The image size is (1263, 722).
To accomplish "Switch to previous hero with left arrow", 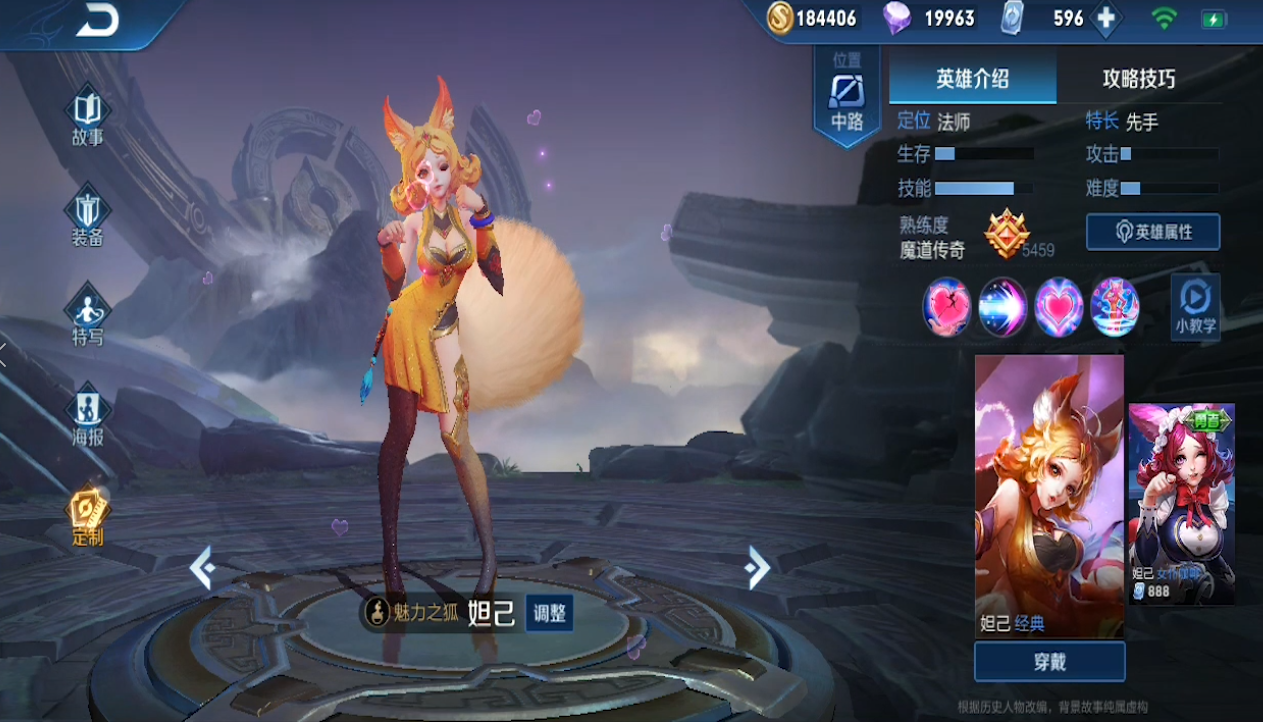I will [x=202, y=568].
